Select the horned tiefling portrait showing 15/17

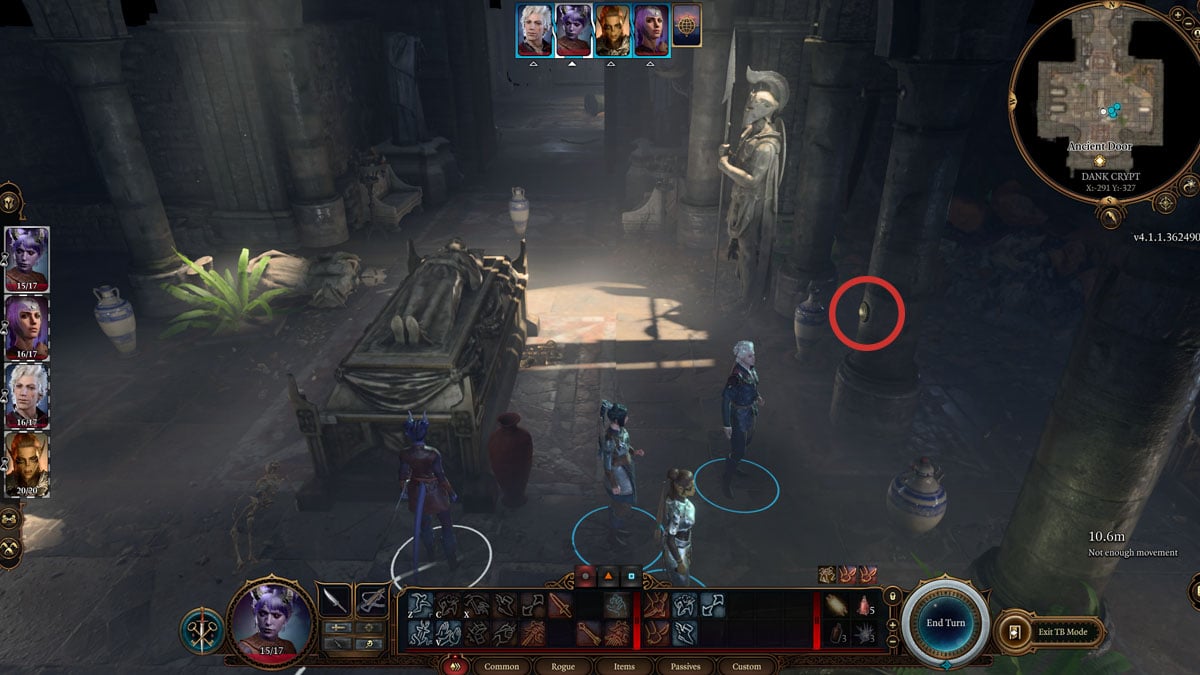(x=27, y=258)
